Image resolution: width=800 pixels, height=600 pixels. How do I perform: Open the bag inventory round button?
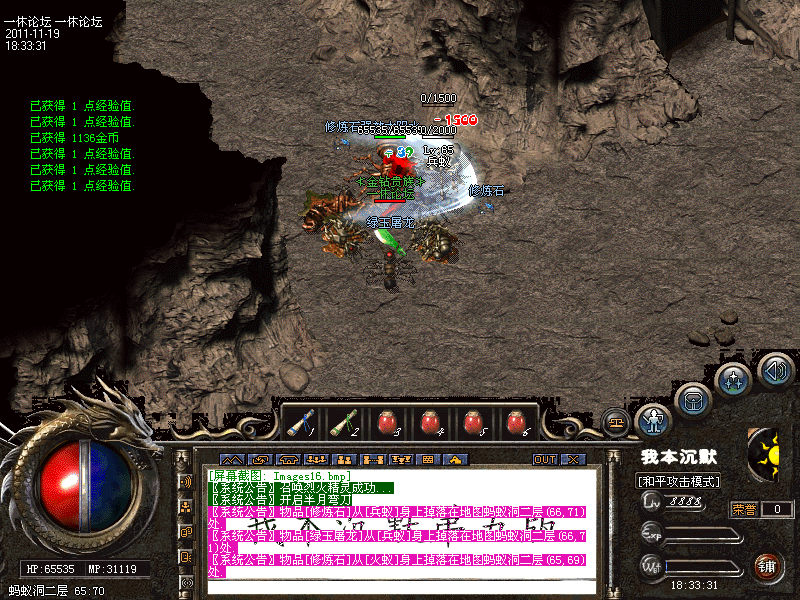[x=692, y=401]
